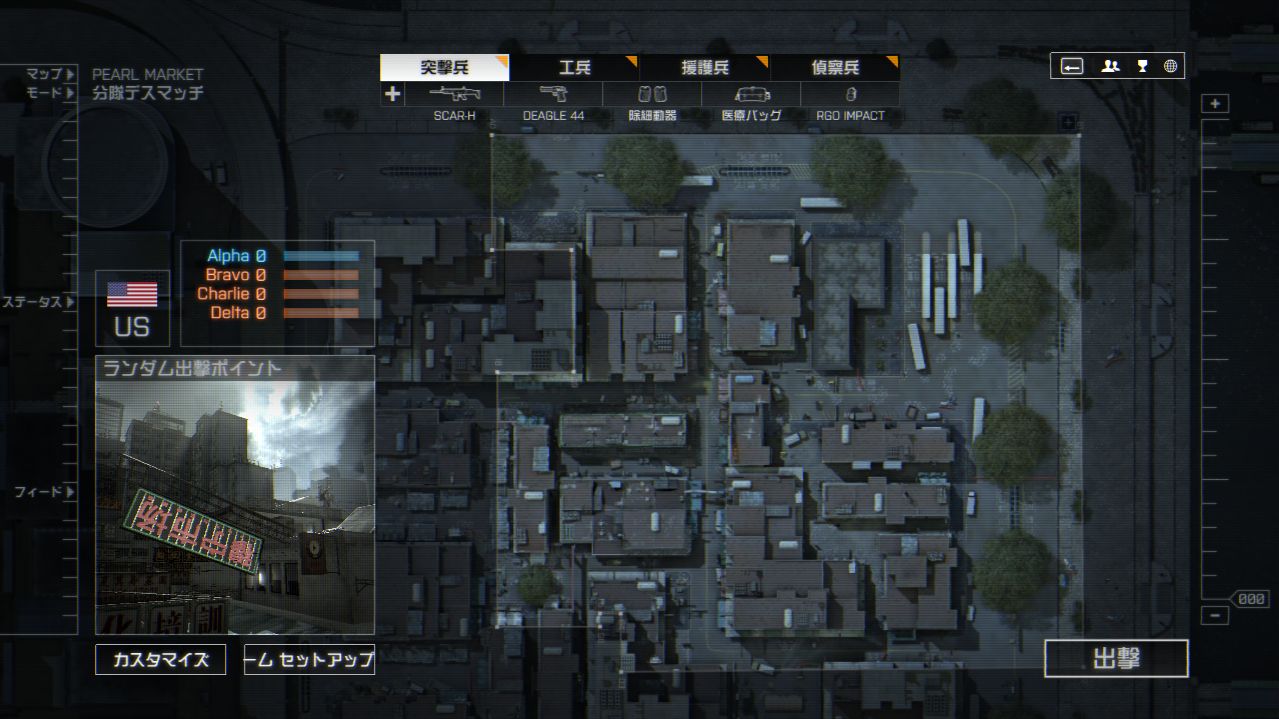Choose the 援護兵 support class tab
The width and height of the screenshot is (1279, 719).
(x=704, y=68)
